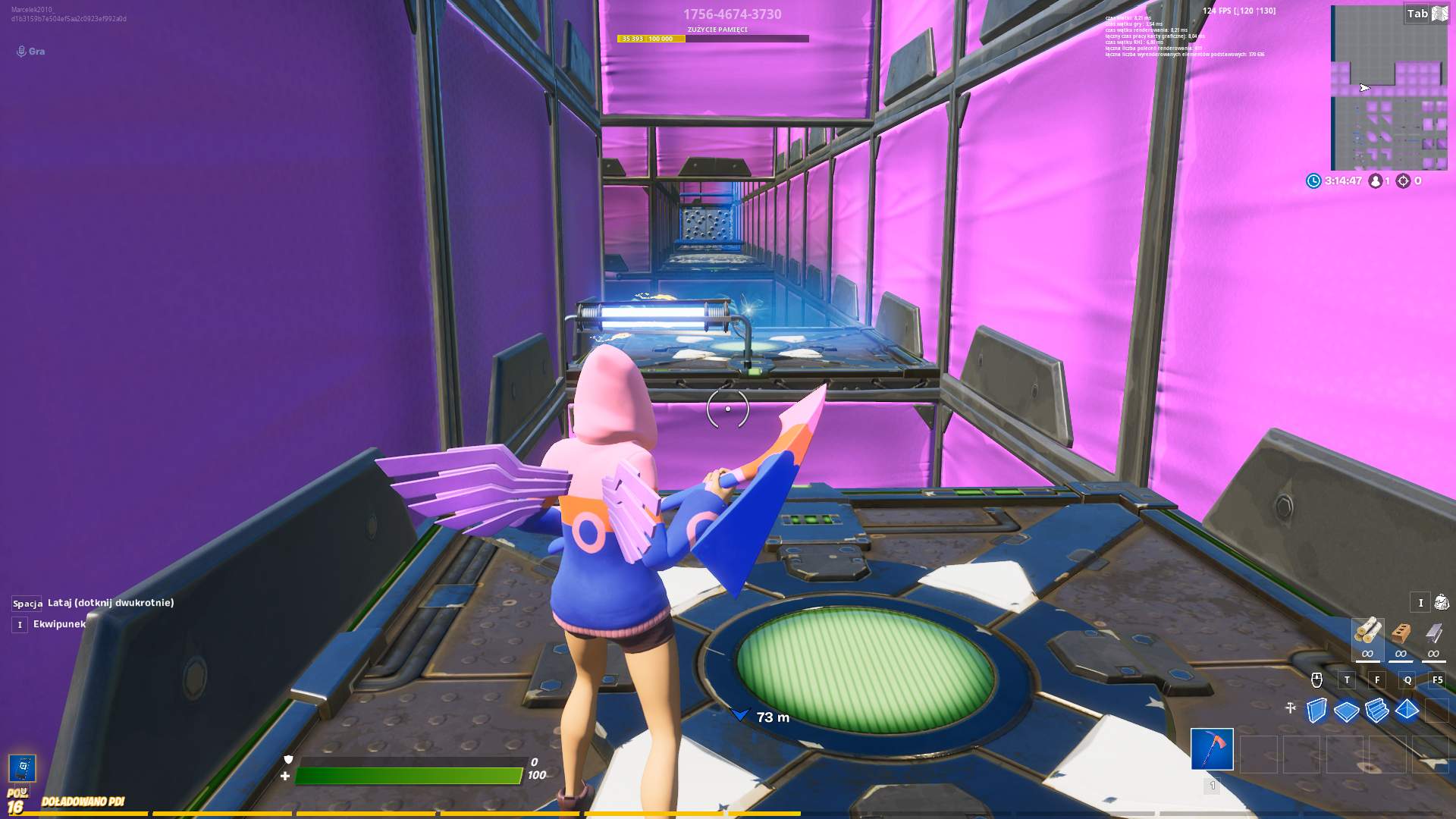Select the wood material icon
This screenshot has width=1456, height=819.
point(1368,629)
